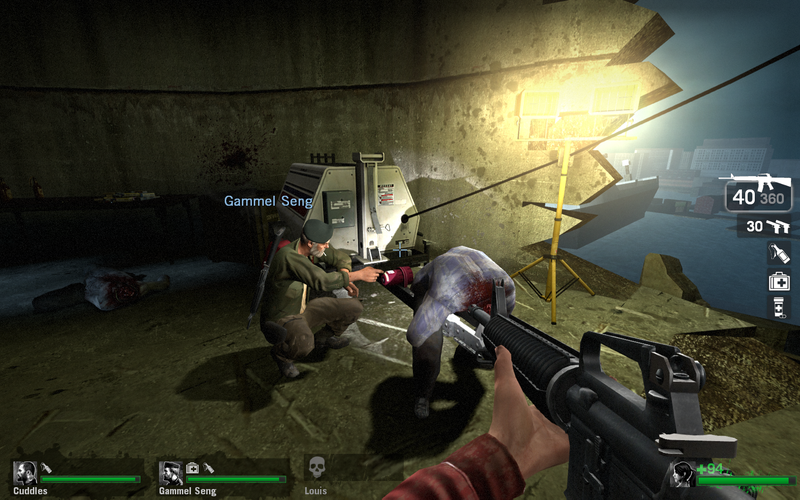
Task: Click the skull icon above Louis
Action: click(317, 468)
